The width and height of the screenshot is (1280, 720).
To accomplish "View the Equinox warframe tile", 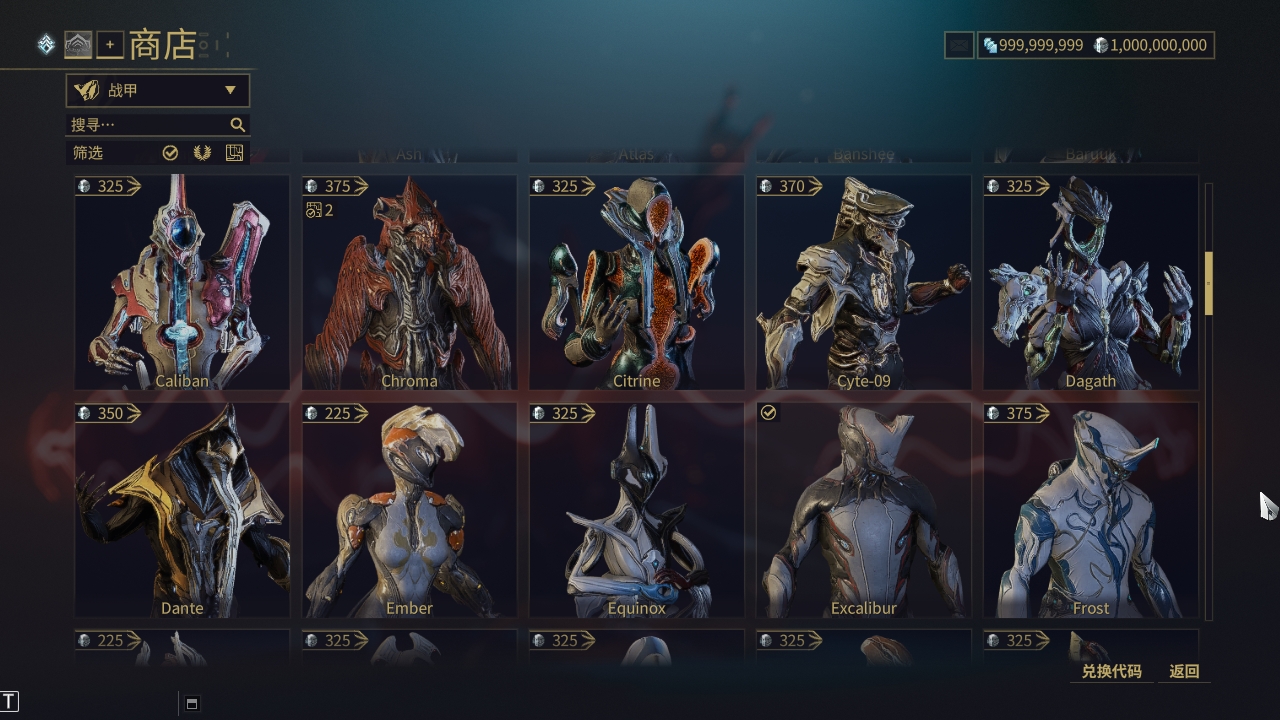I will point(636,510).
